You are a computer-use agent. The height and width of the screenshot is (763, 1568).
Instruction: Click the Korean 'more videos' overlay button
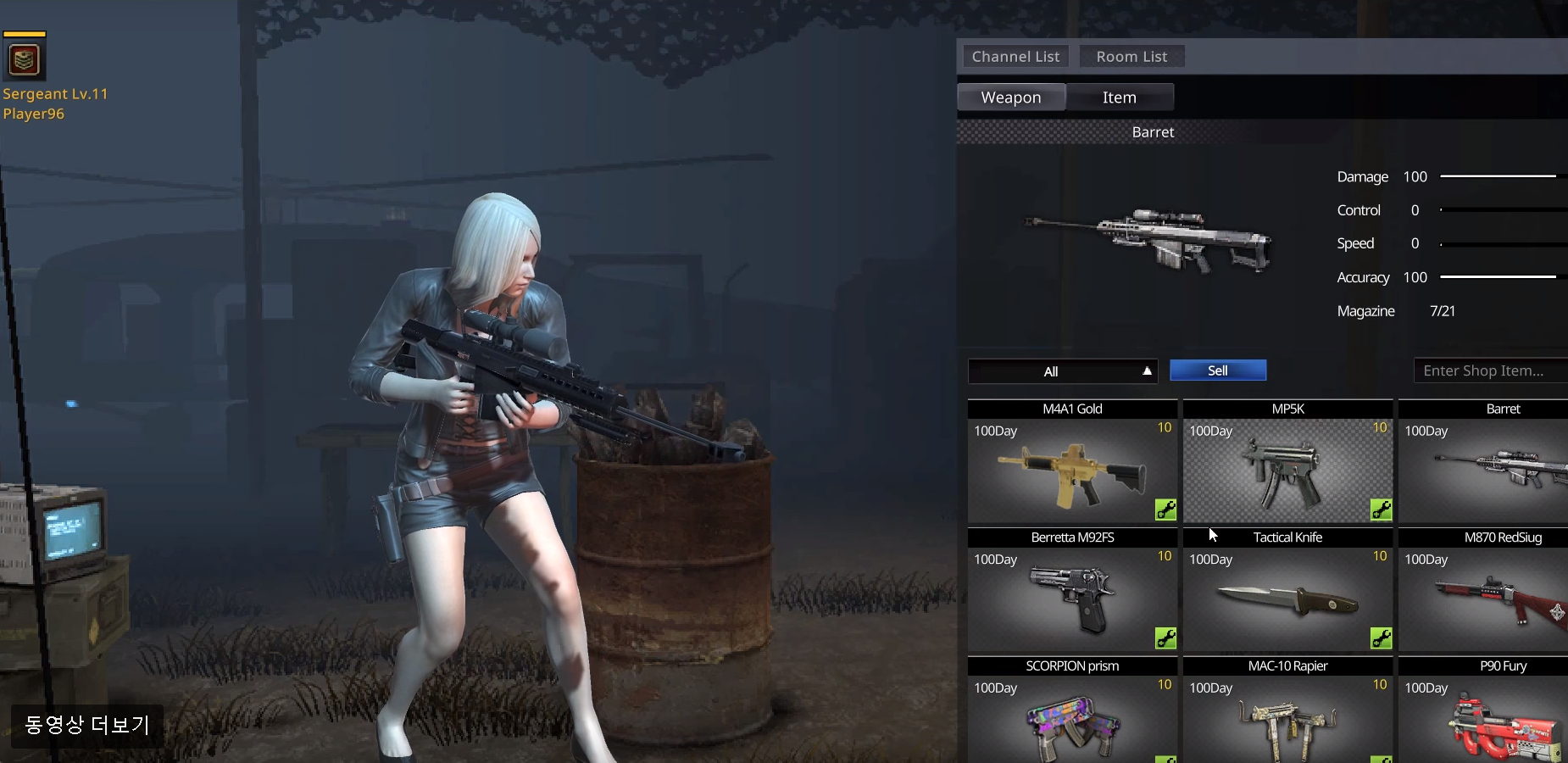(87, 726)
